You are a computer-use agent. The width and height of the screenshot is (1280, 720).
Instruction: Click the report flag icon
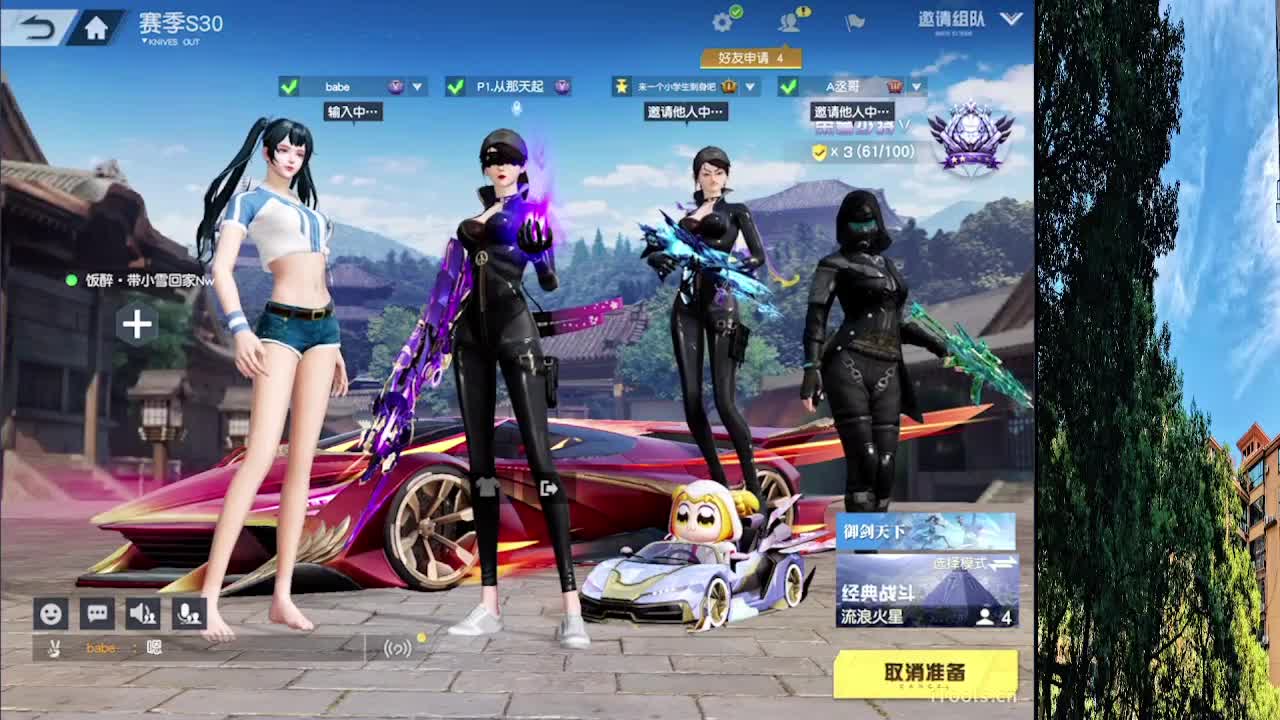(x=855, y=22)
